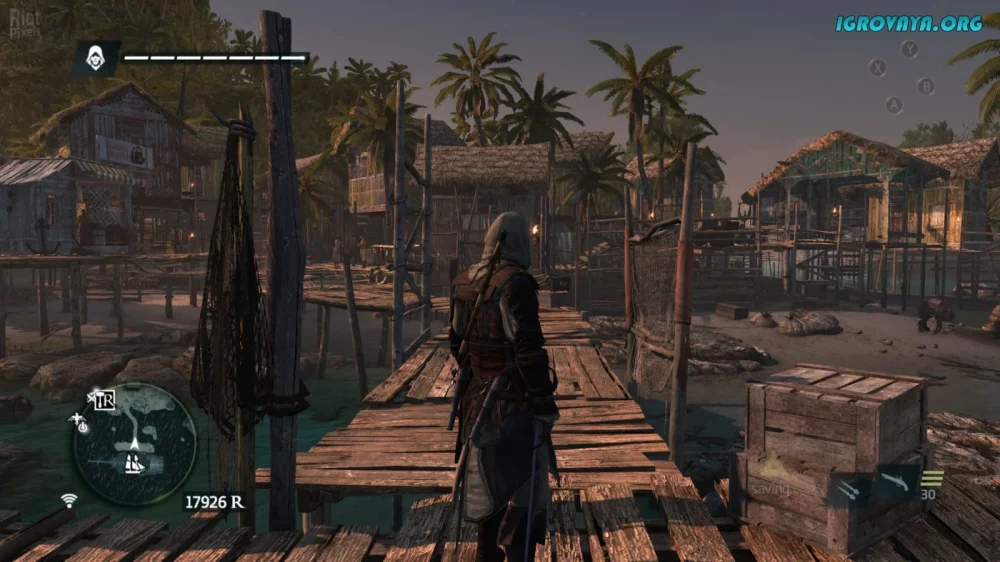
Task: Click the assassin hood icon by the health bar
Action: (x=97, y=58)
